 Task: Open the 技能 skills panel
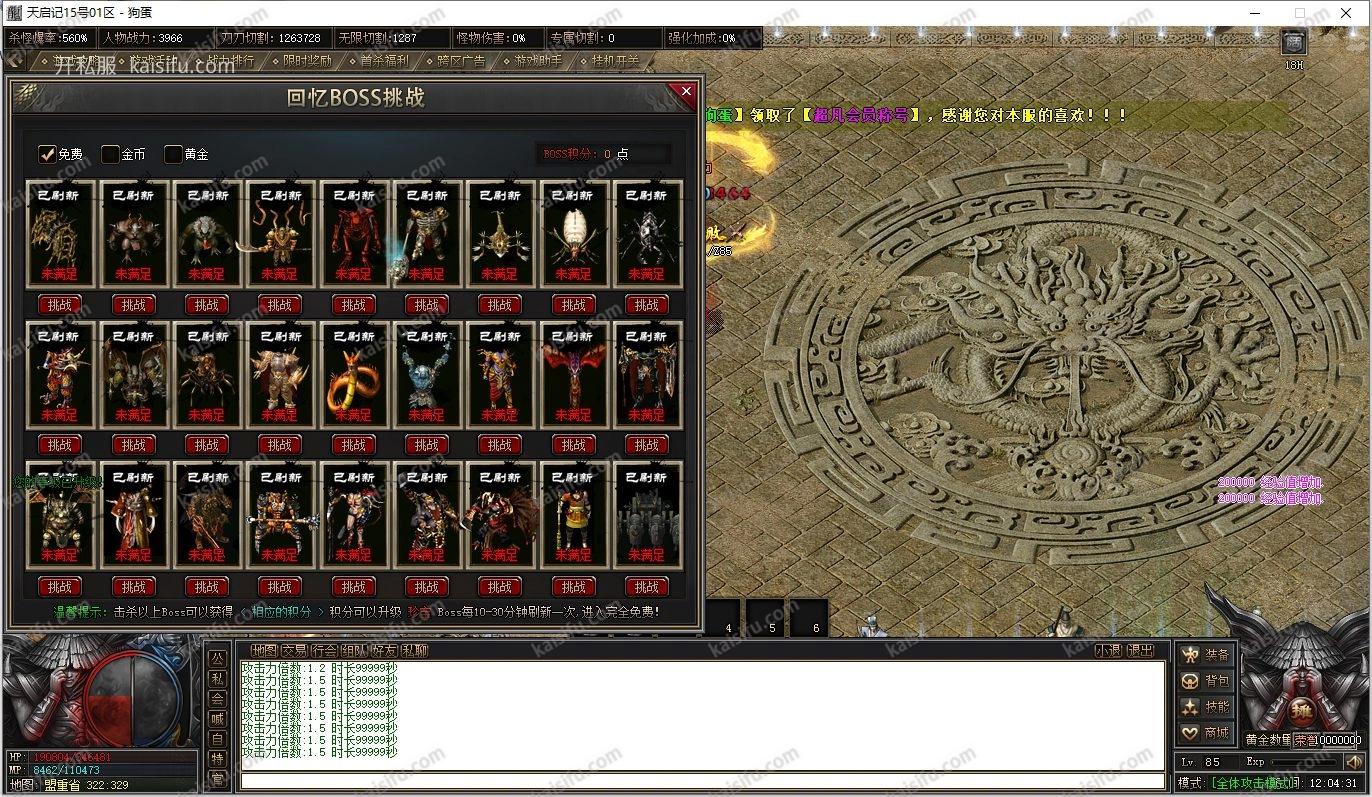[1206, 707]
